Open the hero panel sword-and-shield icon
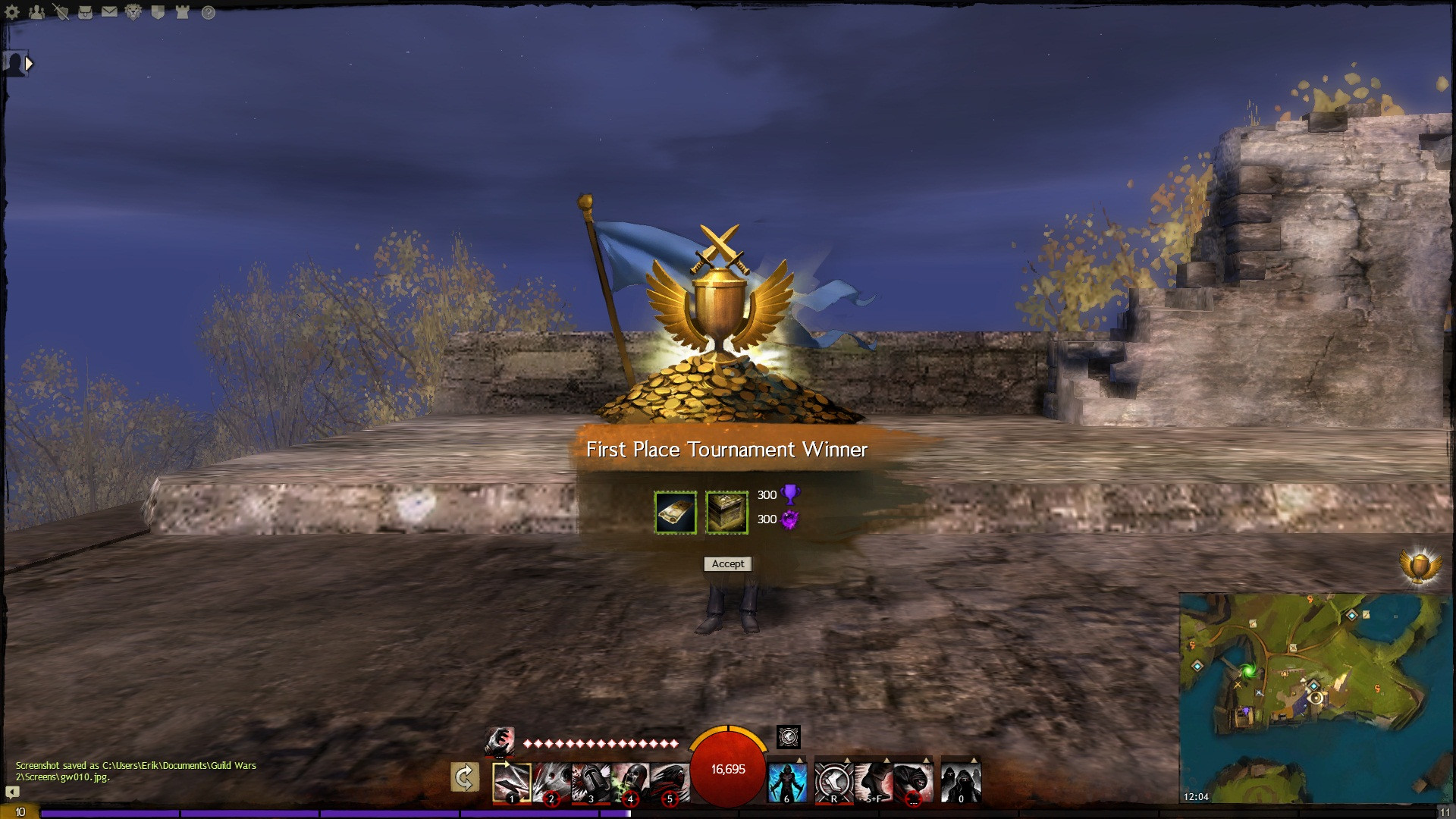The image size is (1456, 819). (x=61, y=12)
